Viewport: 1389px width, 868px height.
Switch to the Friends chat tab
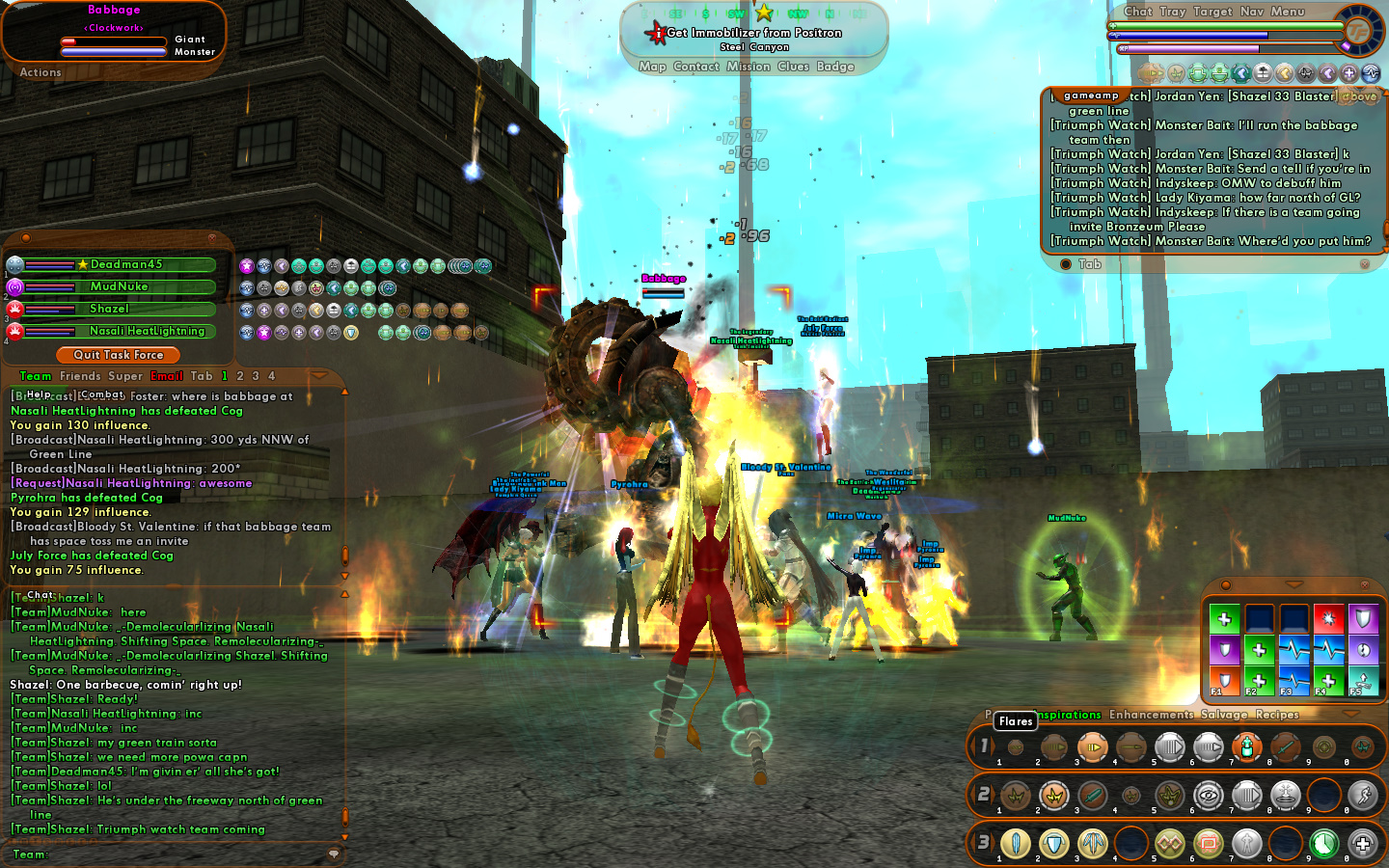(79, 376)
